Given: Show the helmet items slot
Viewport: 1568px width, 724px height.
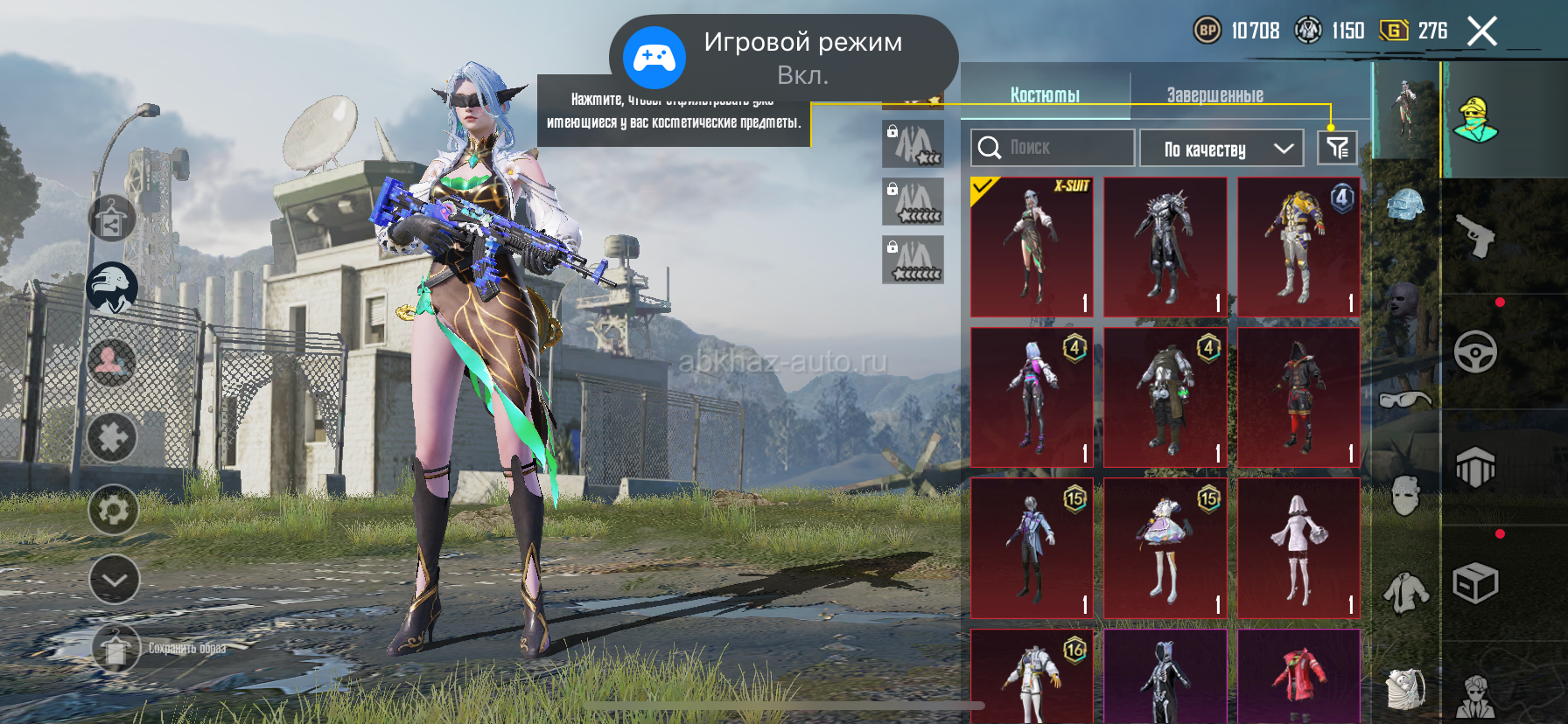Looking at the screenshot, I should [x=1406, y=206].
